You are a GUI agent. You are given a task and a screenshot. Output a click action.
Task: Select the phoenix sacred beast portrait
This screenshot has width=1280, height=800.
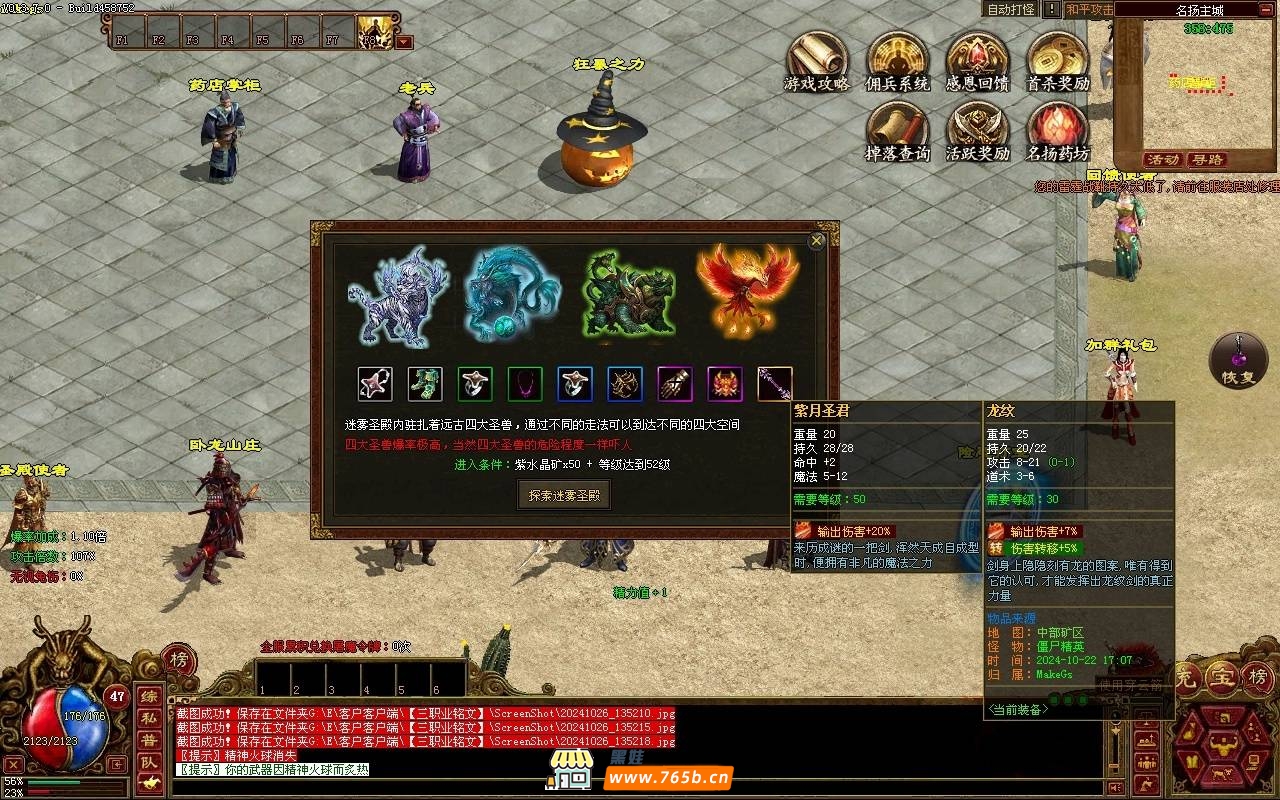(x=747, y=290)
